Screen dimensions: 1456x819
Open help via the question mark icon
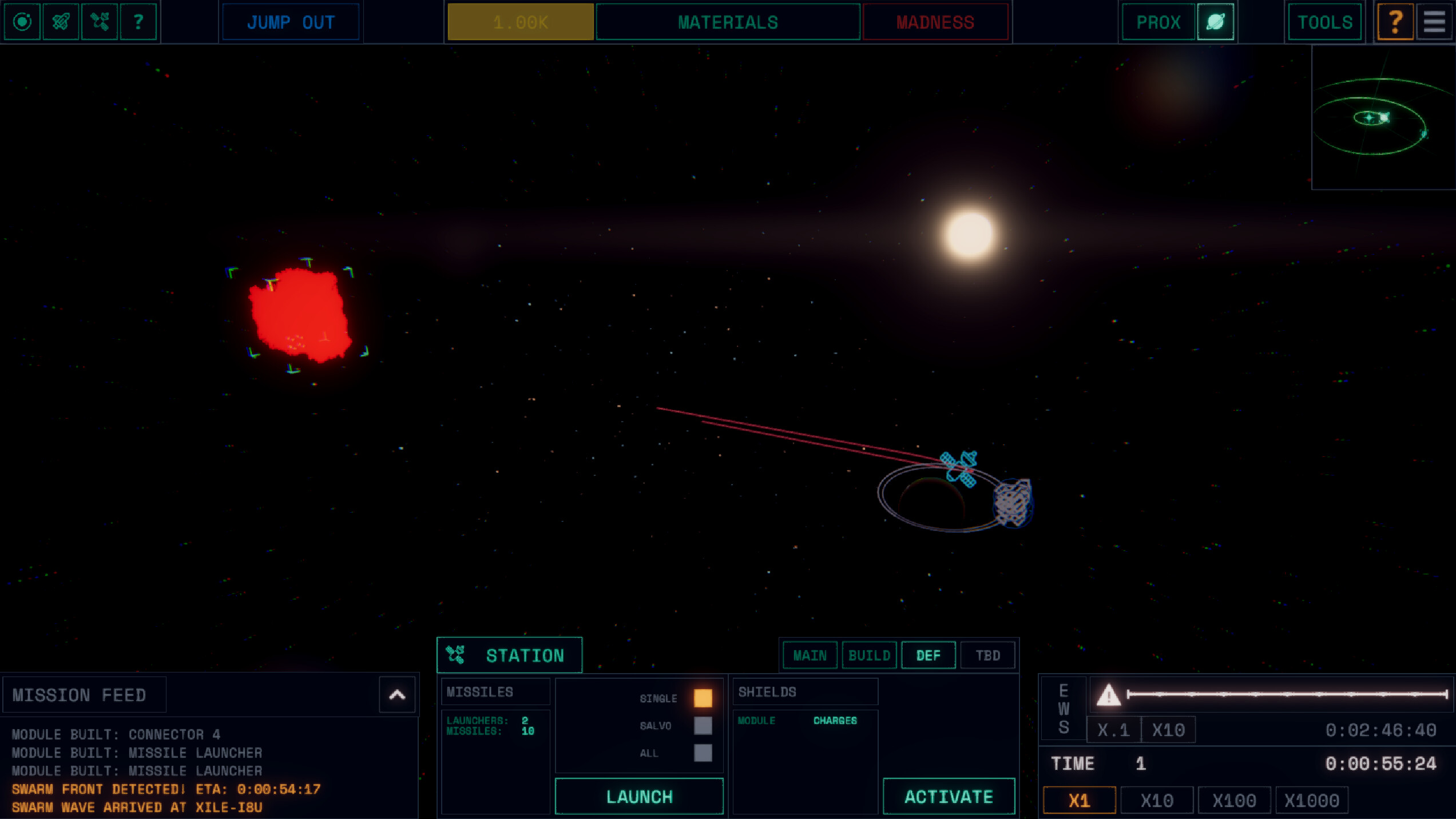pyautogui.click(x=138, y=22)
